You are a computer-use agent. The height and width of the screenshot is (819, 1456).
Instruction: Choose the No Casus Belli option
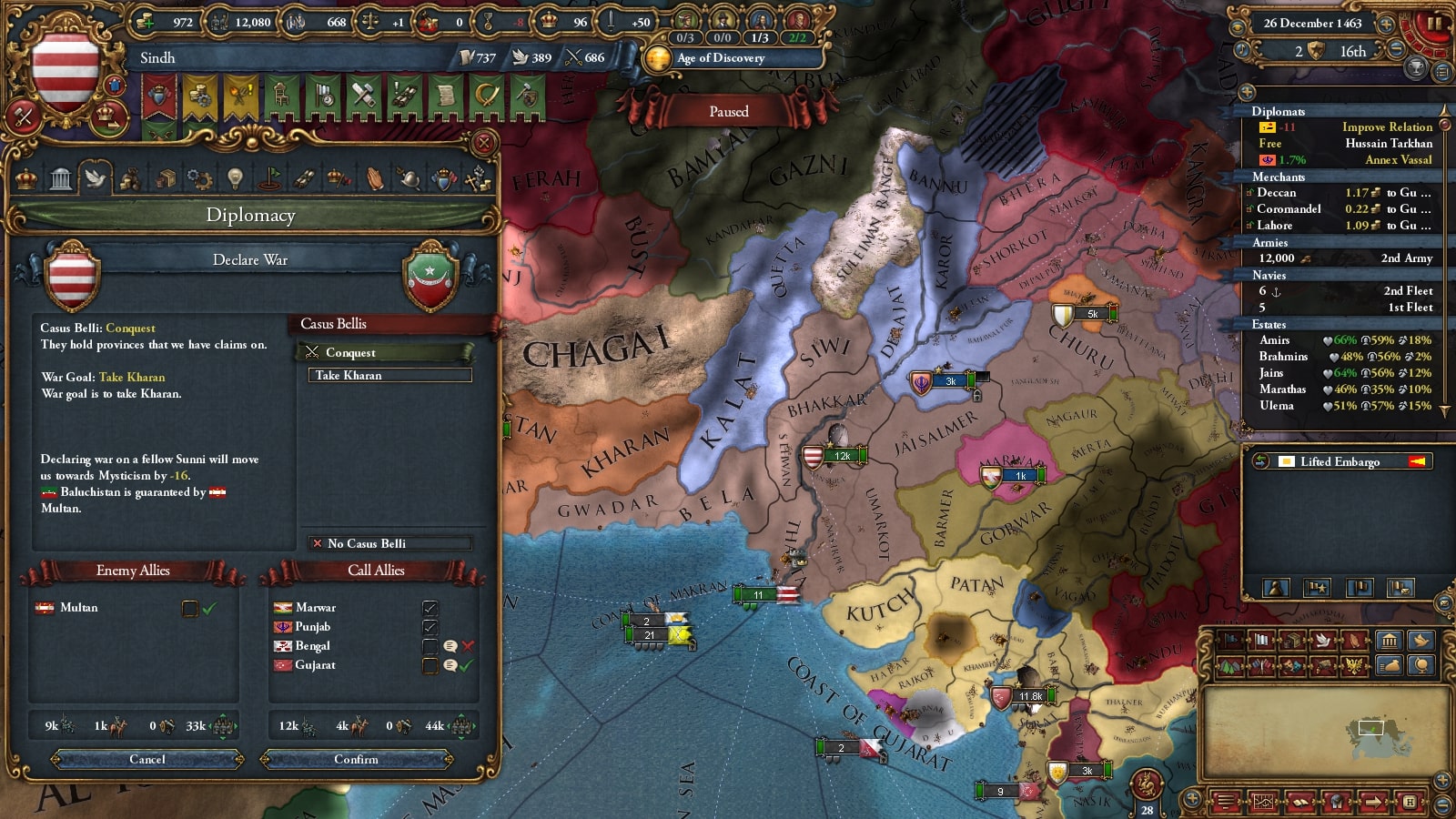click(389, 543)
